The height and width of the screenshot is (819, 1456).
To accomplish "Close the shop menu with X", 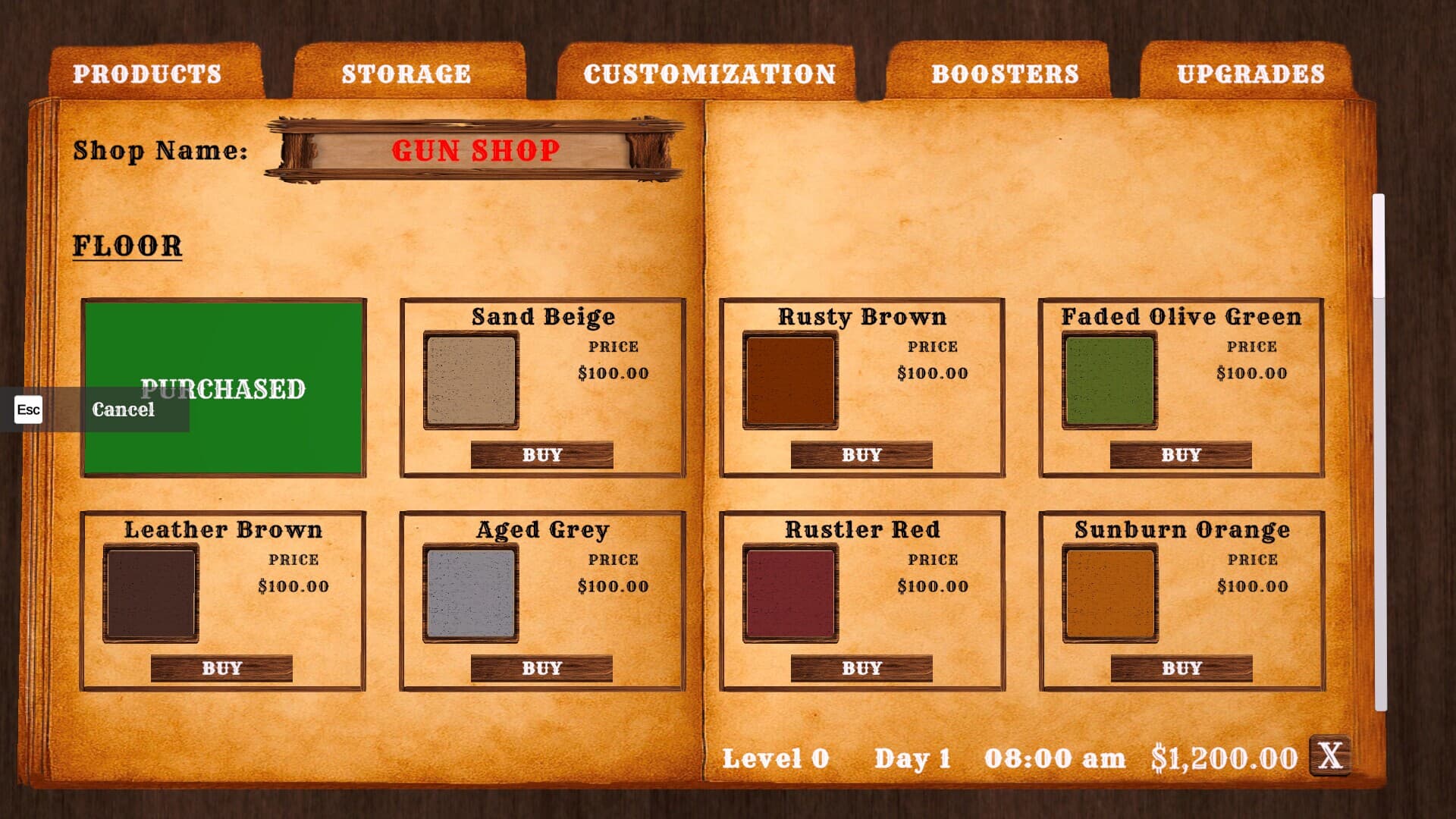I will point(1332,756).
